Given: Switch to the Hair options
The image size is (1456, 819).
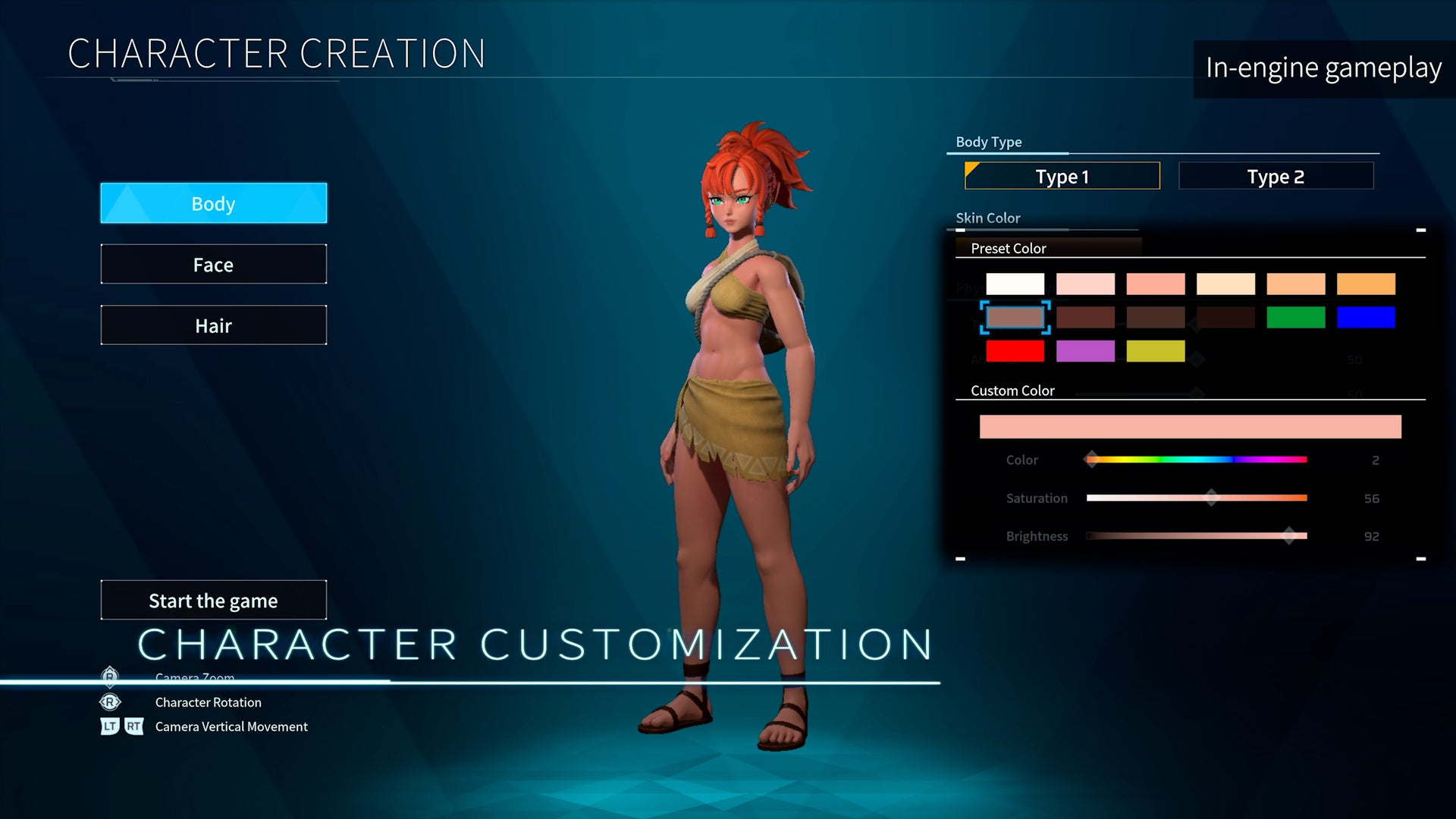Looking at the screenshot, I should tap(213, 325).
